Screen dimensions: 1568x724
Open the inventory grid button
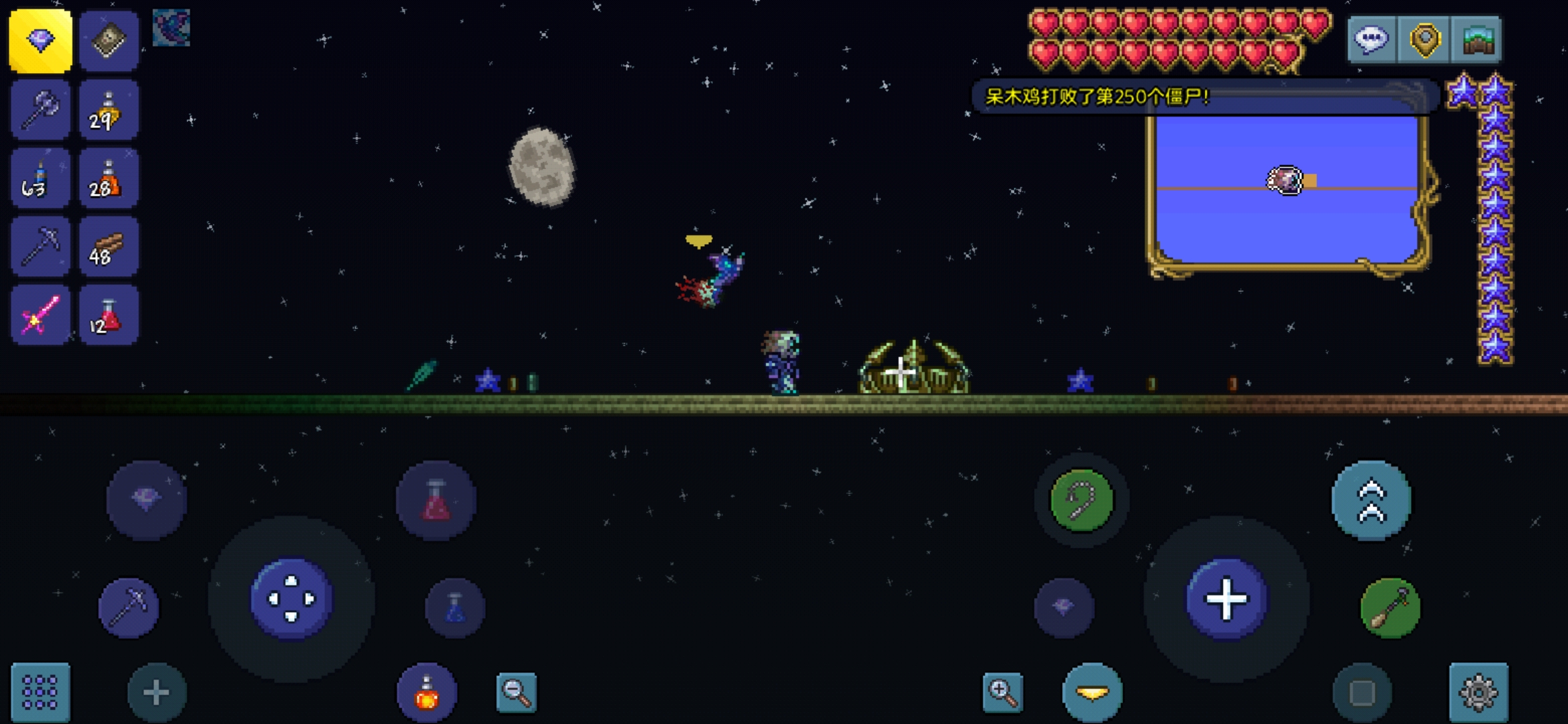coord(40,692)
